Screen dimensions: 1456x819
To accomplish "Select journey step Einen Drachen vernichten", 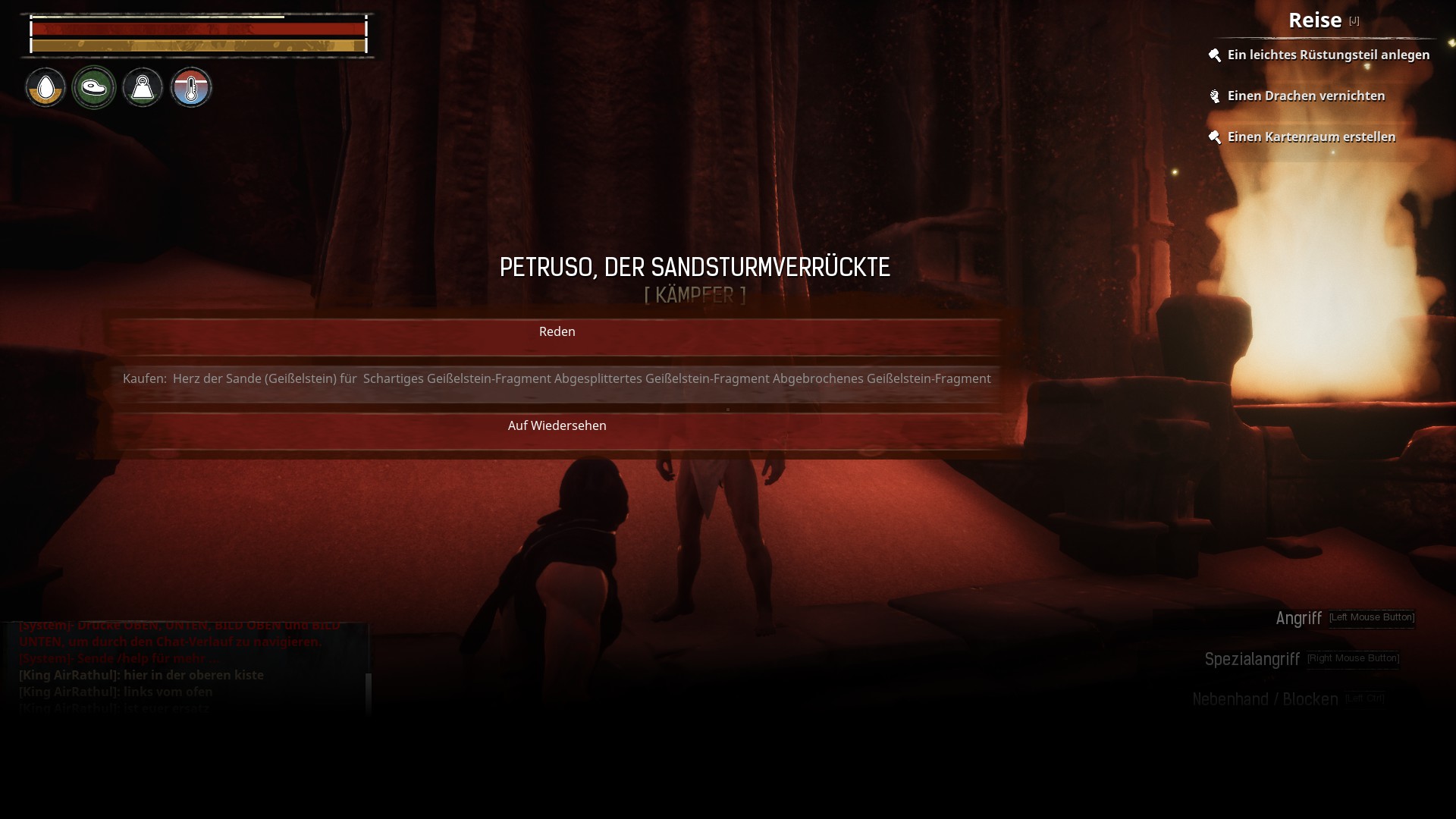I will tap(1305, 96).
